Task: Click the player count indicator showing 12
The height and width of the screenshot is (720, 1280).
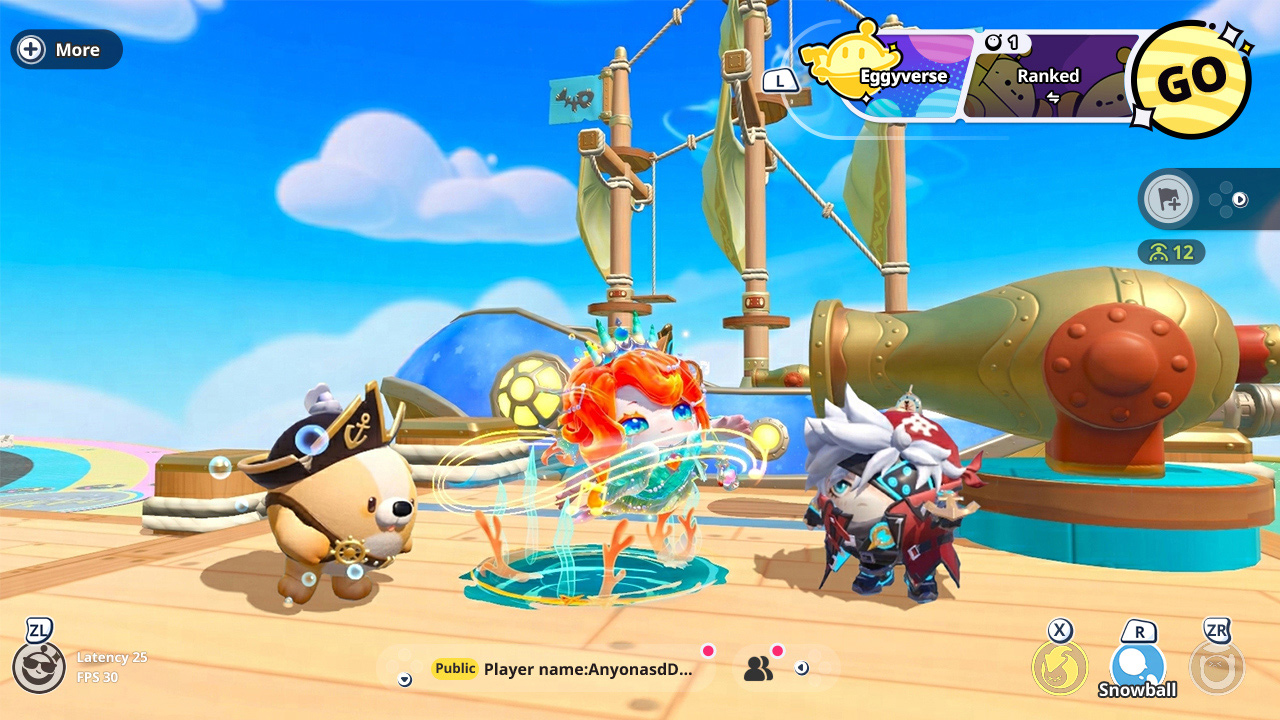Action: pyautogui.click(x=1173, y=252)
